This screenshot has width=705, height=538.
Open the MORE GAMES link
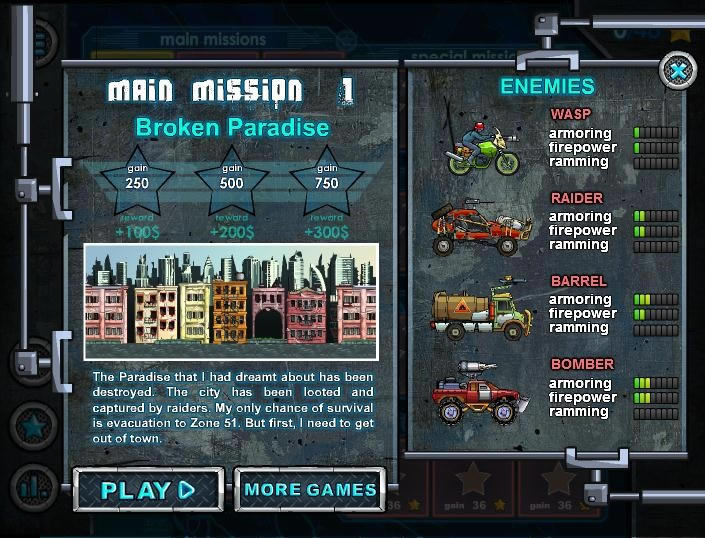click(310, 490)
